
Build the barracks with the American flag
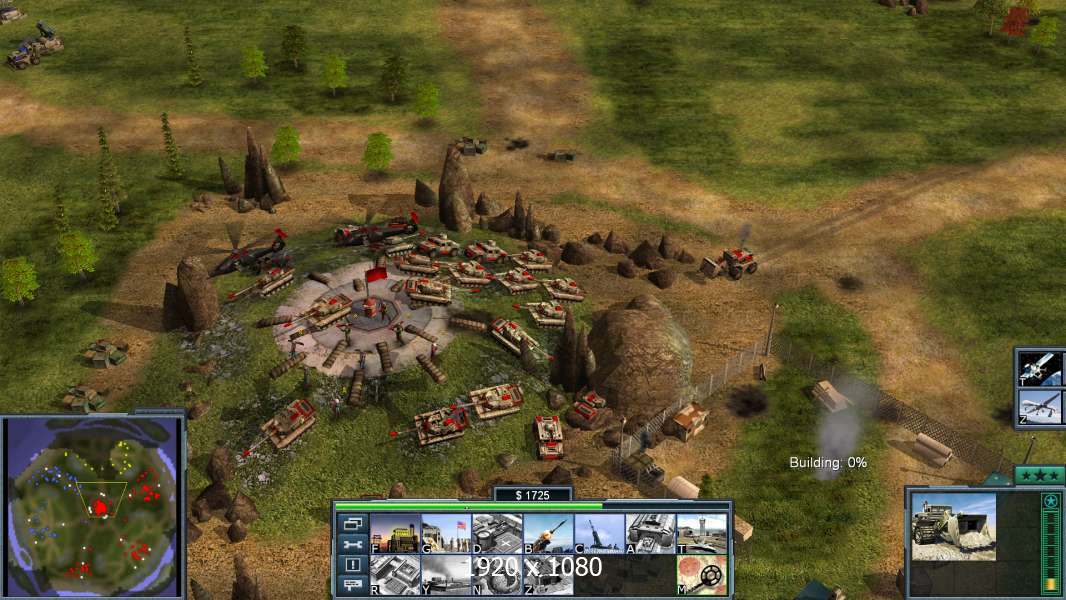(x=446, y=534)
